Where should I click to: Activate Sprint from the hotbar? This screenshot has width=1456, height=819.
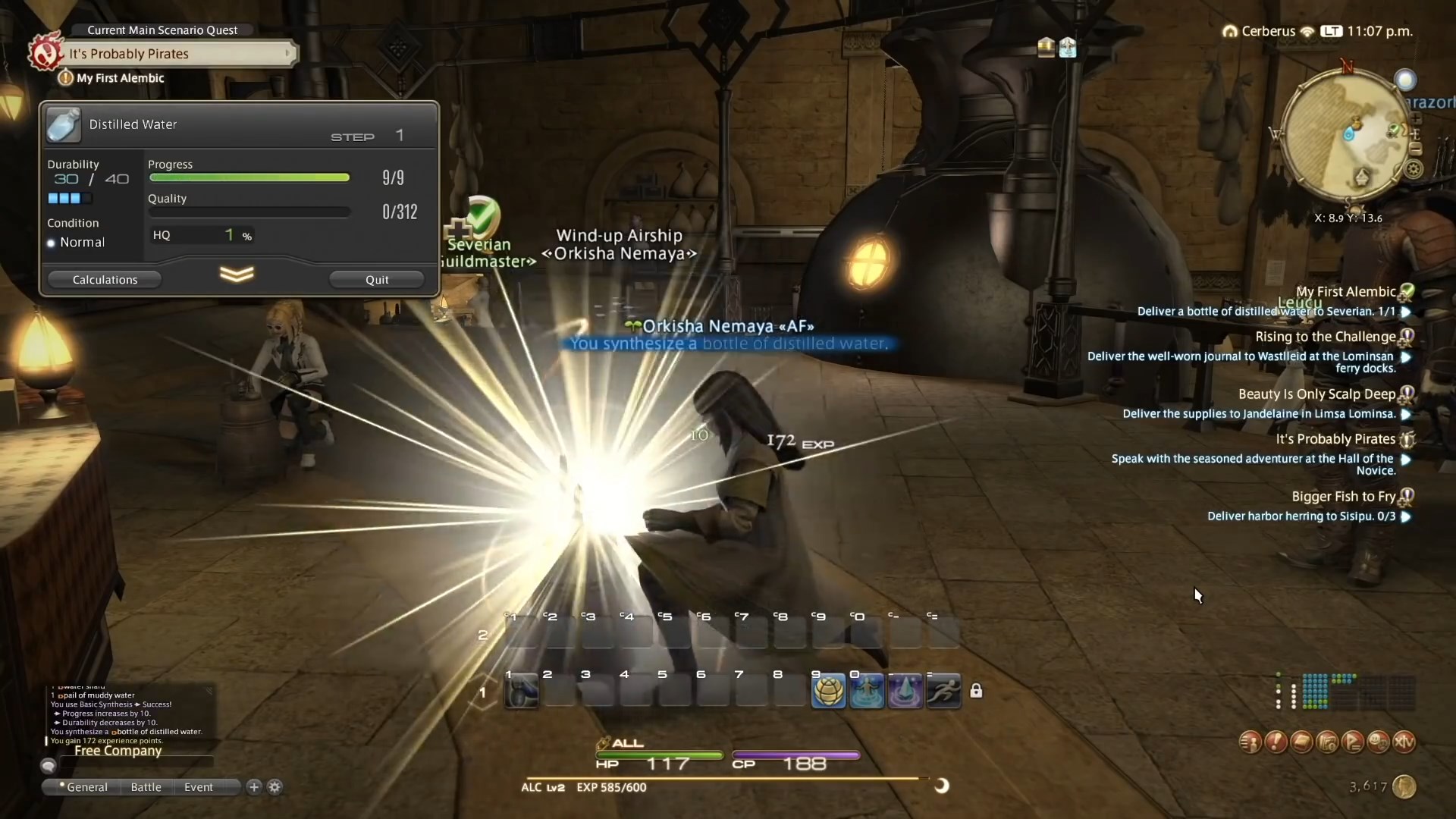(x=943, y=691)
